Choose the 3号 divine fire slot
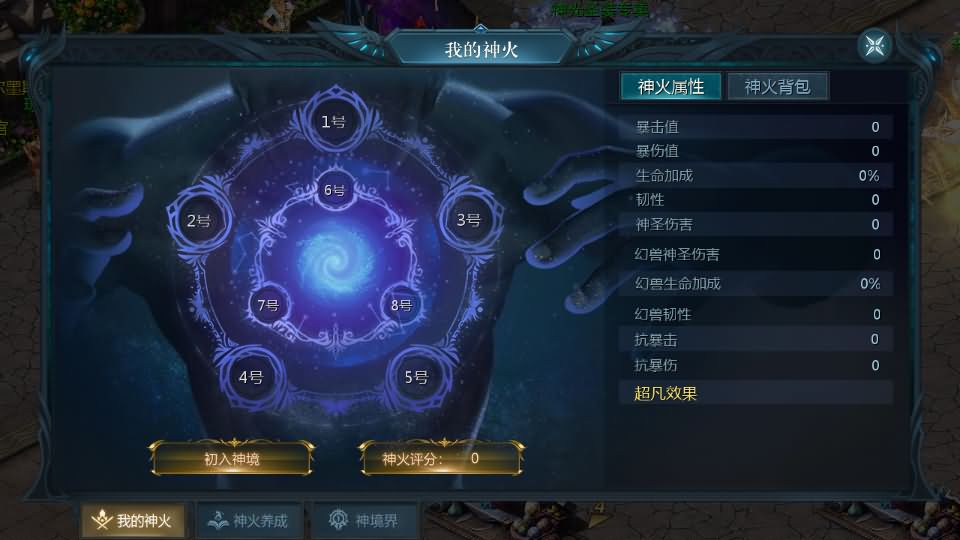This screenshot has height=540, width=960. (x=468, y=220)
